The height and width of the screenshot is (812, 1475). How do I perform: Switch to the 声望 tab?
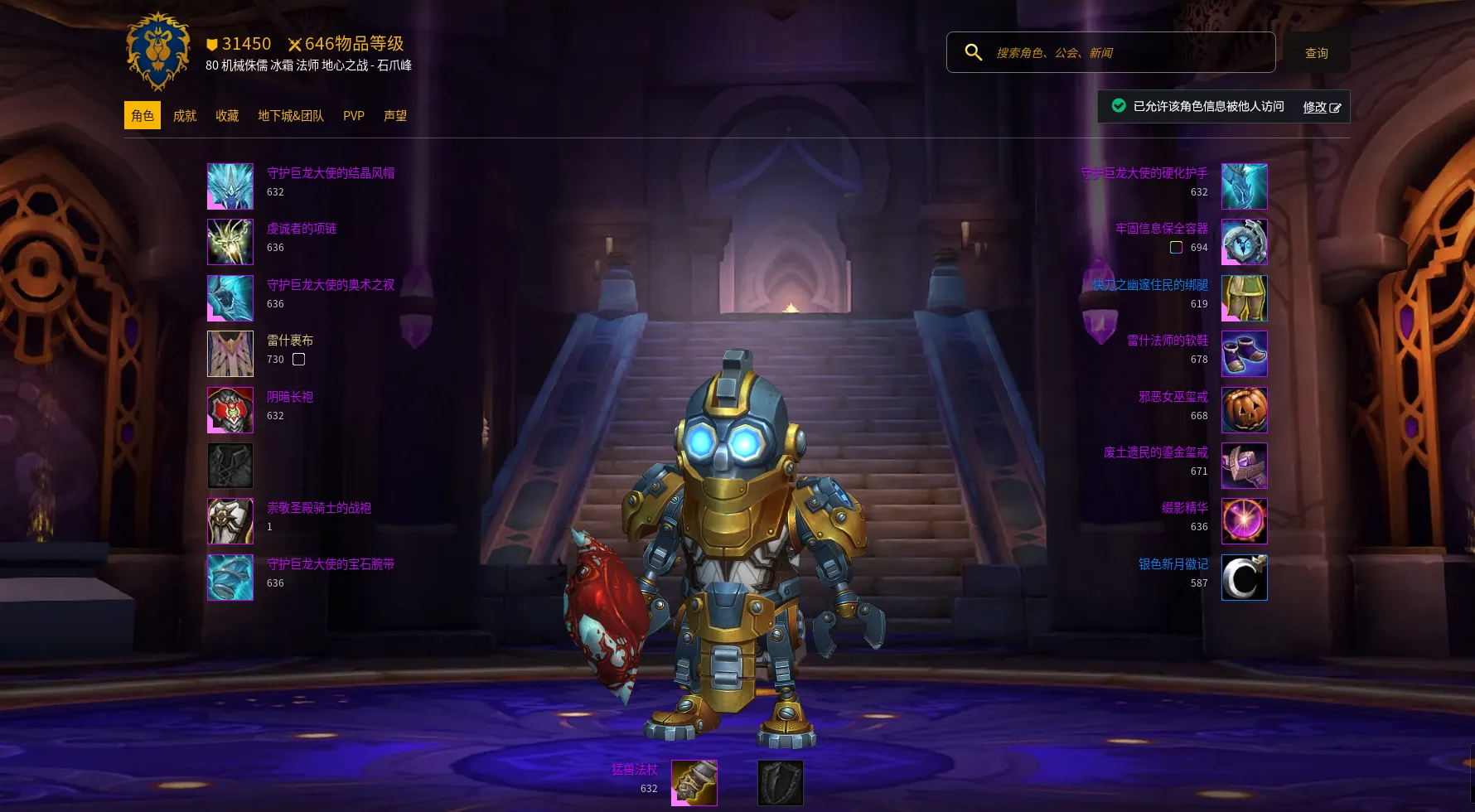coord(395,116)
